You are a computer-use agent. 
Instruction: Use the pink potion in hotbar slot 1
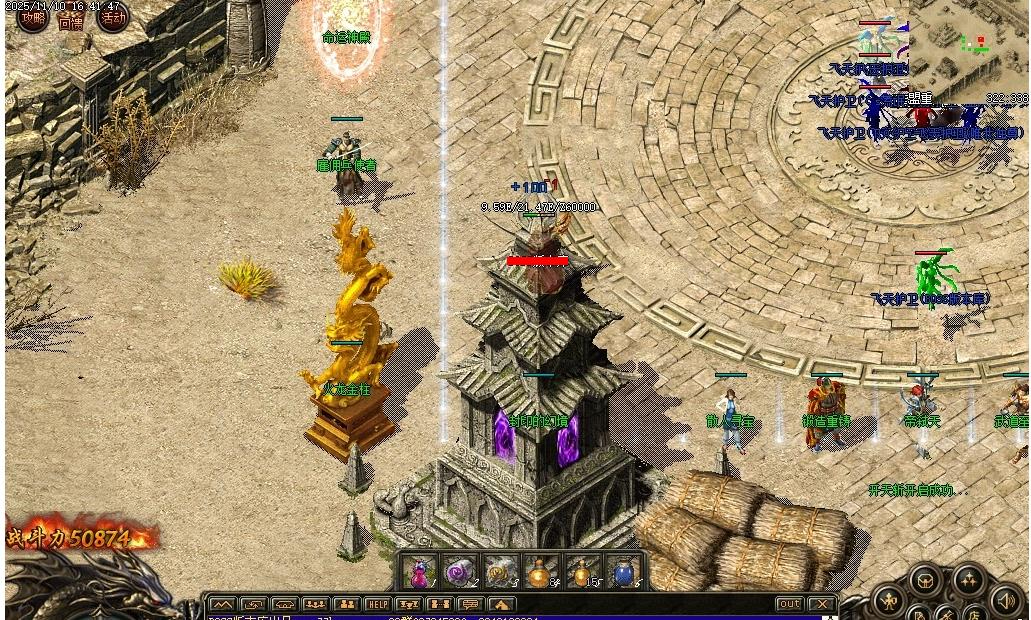(x=419, y=573)
